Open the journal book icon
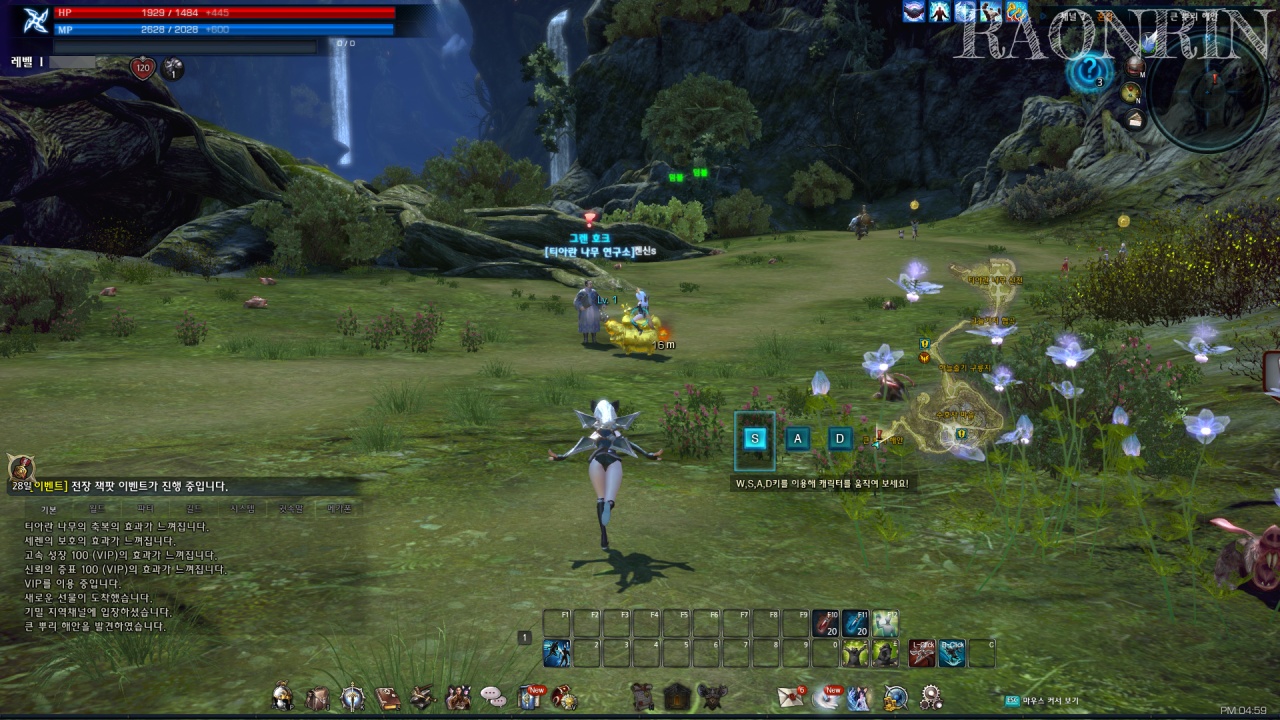 point(388,697)
